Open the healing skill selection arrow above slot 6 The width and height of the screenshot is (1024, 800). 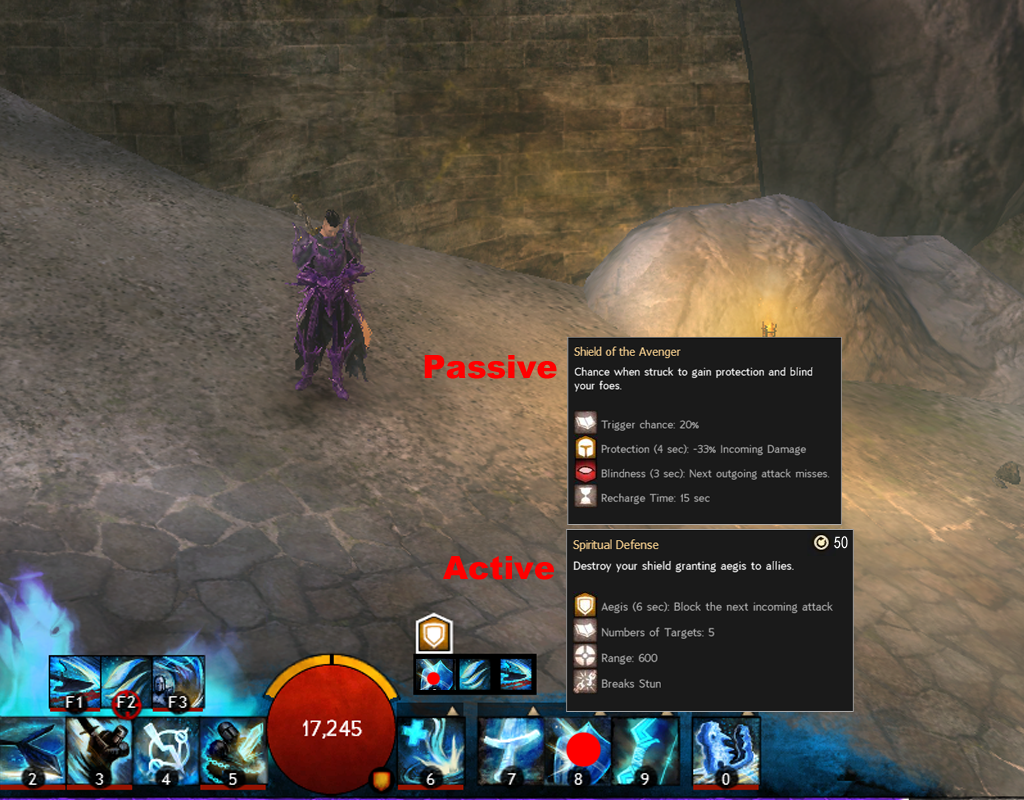(x=452, y=711)
